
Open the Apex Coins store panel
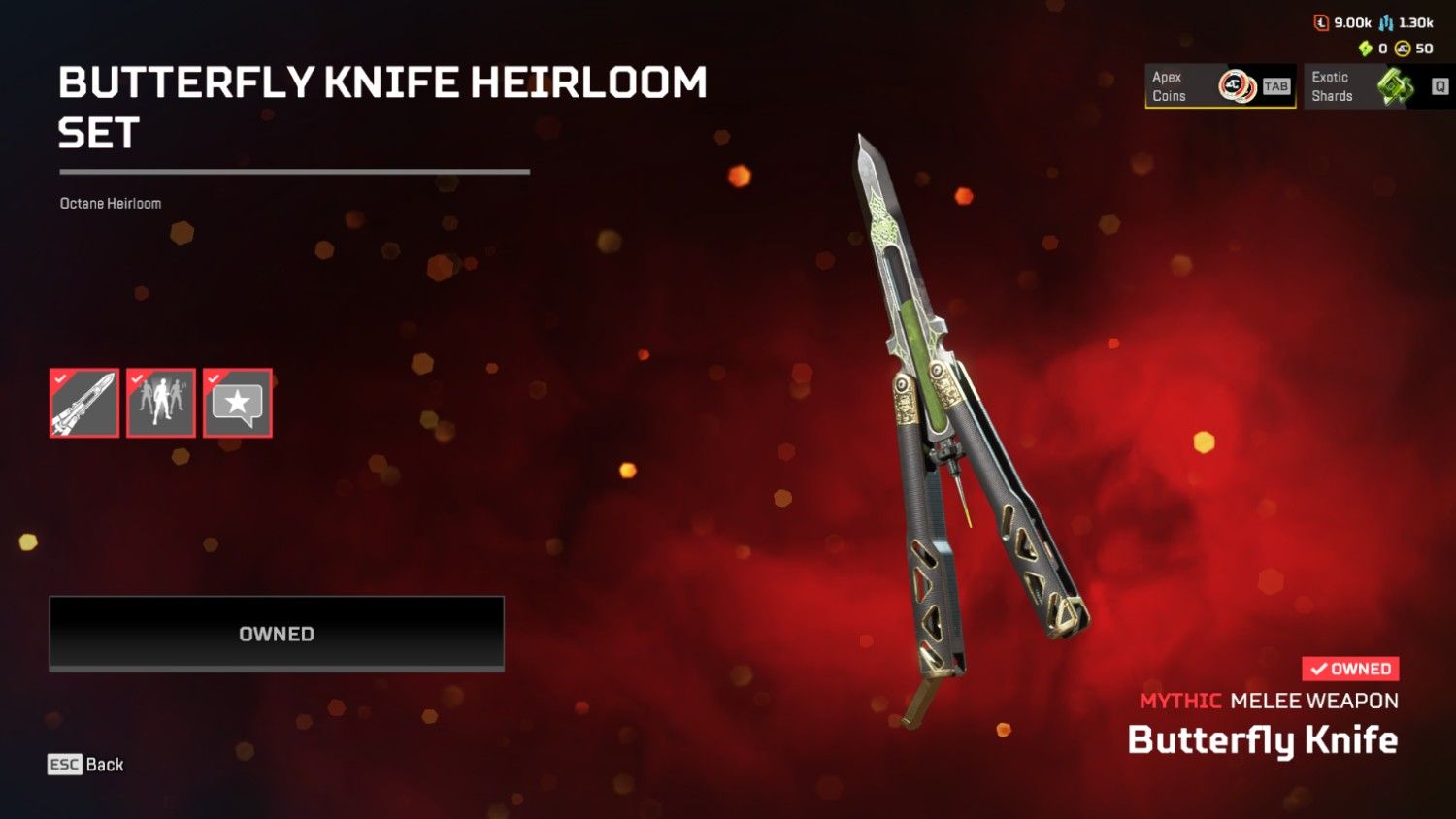coord(1218,86)
